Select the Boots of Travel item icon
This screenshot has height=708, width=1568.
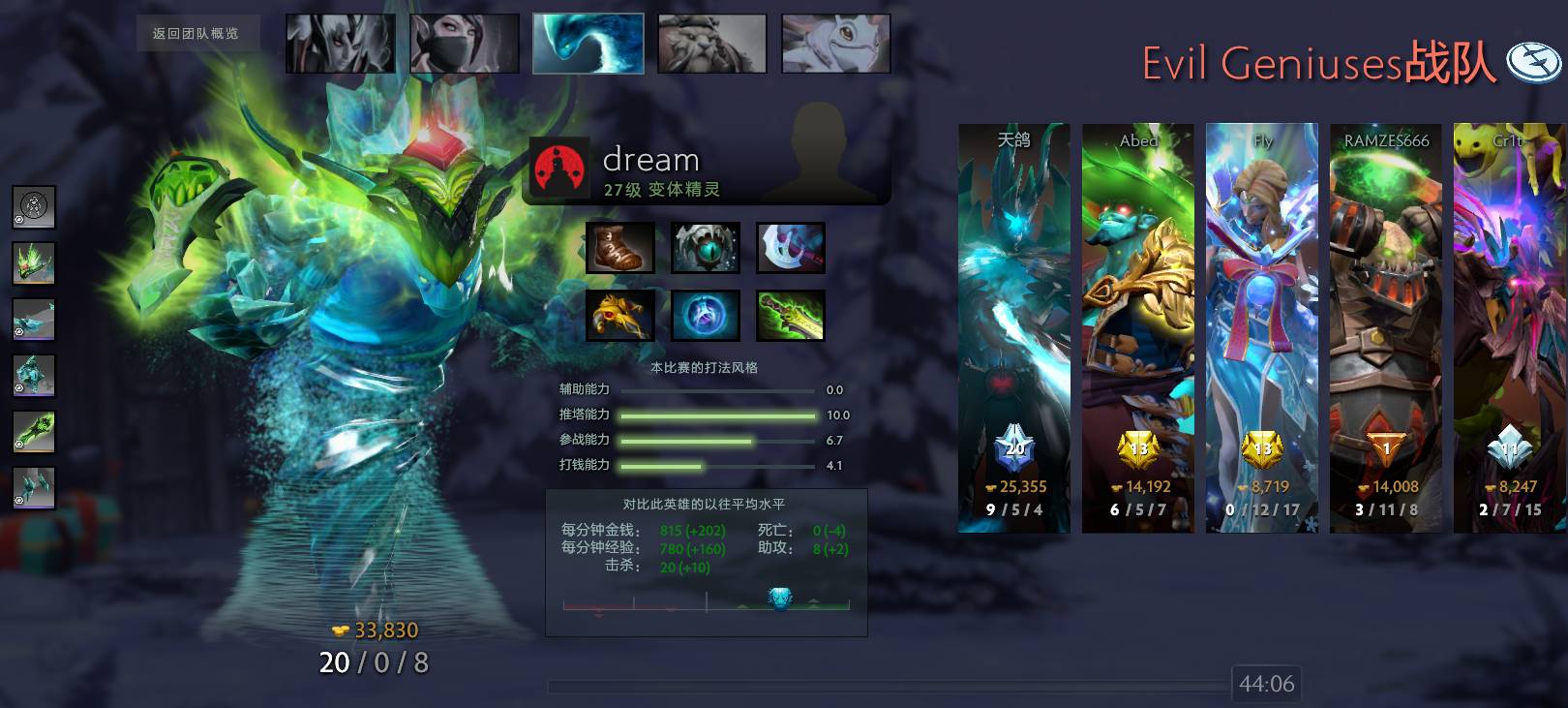pos(618,247)
